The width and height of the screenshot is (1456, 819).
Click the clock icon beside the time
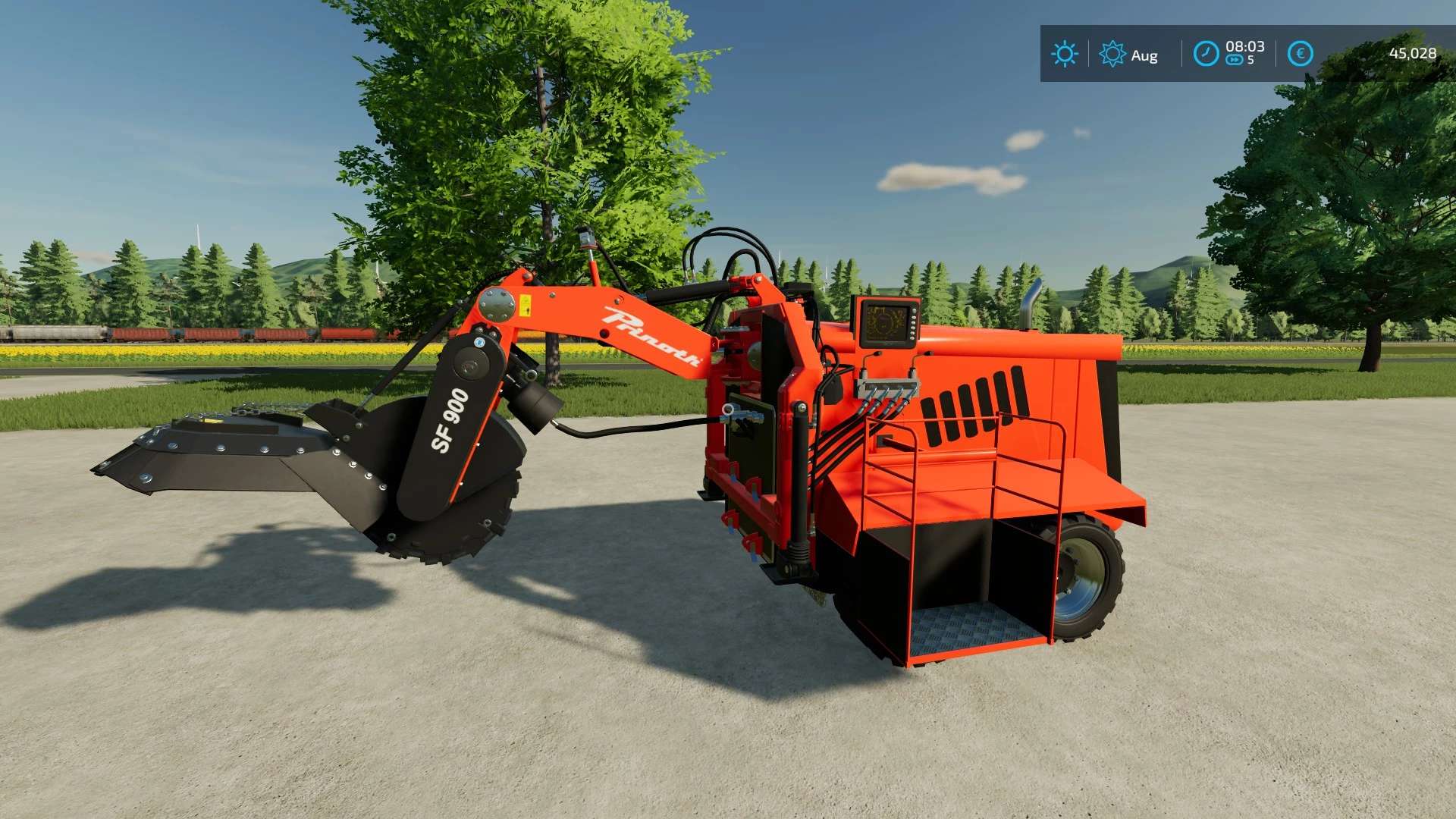[x=1206, y=54]
